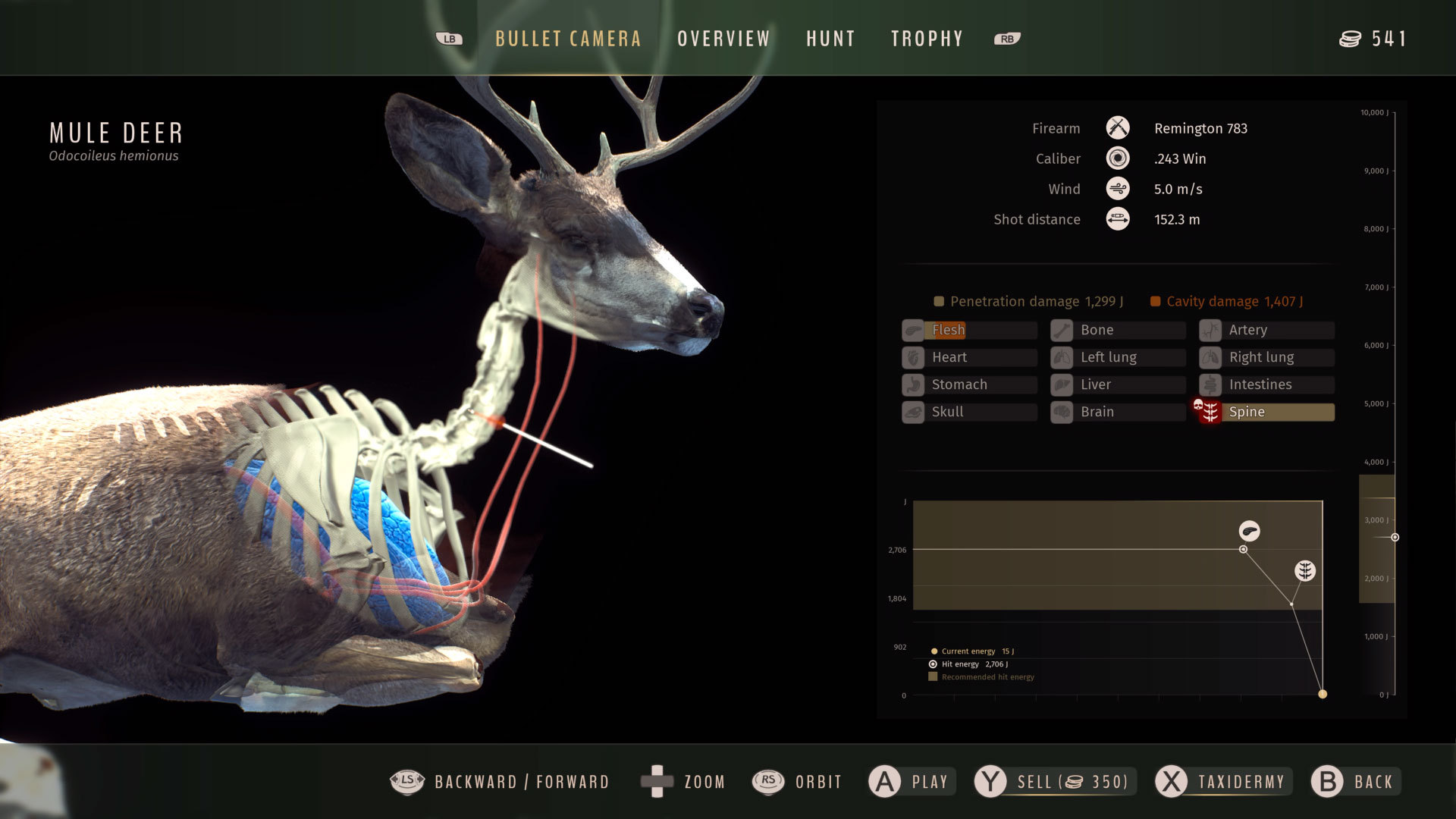The width and height of the screenshot is (1456, 819).
Task: Select the flesh marker on energy graph
Action: (1249, 531)
